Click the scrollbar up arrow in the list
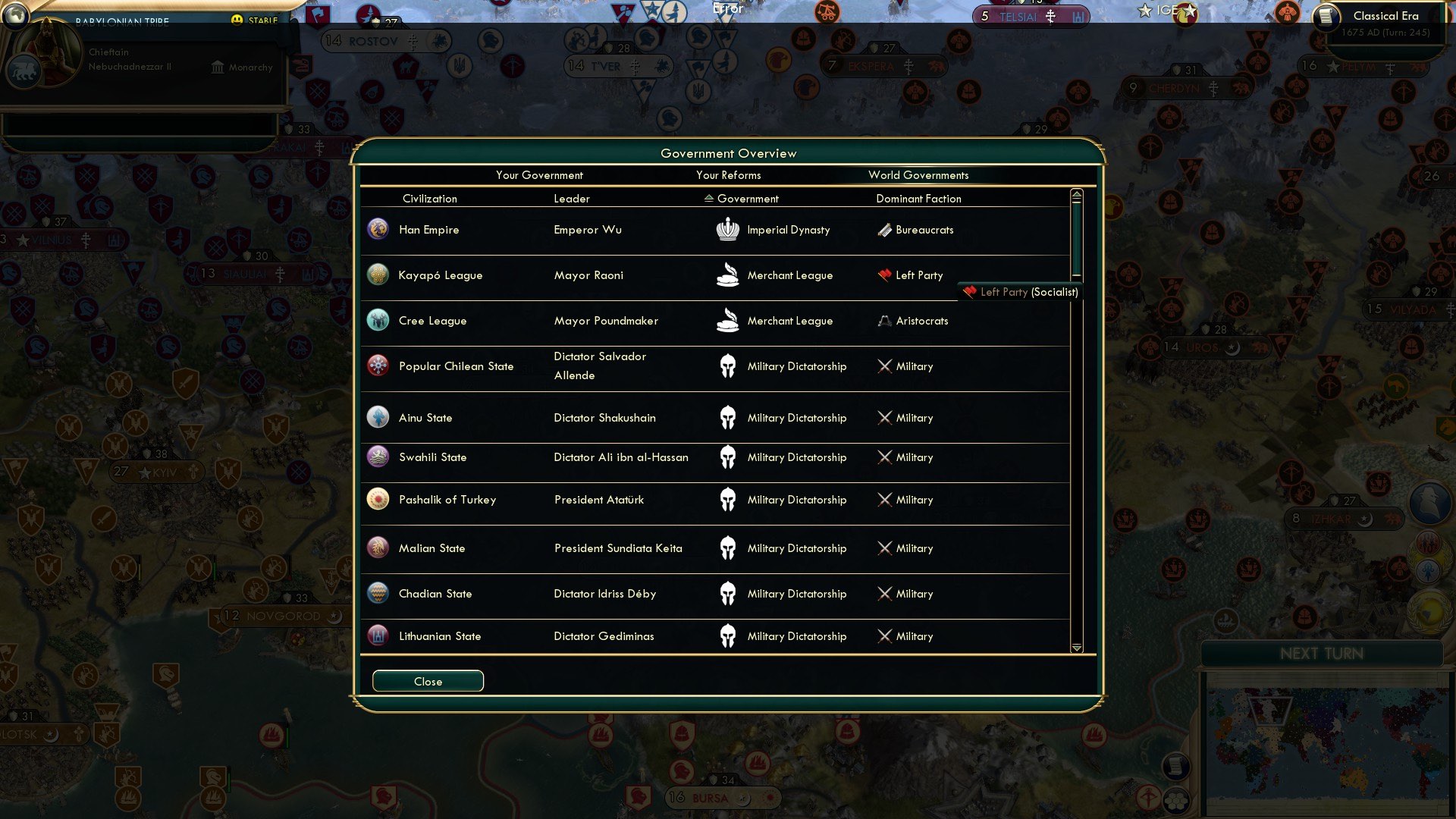The width and height of the screenshot is (1456, 819). [x=1076, y=194]
